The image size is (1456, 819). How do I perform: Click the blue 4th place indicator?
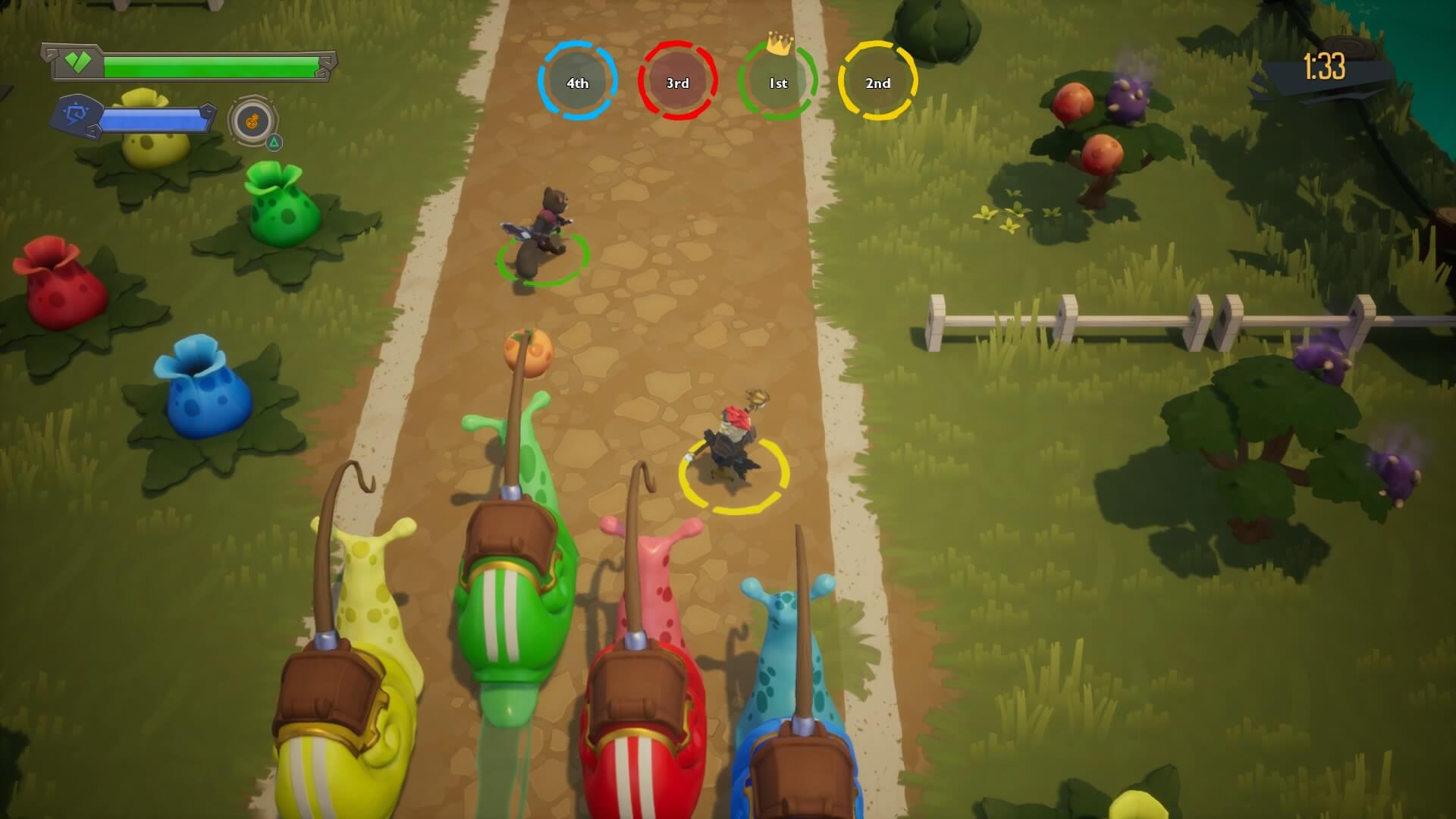pos(578,83)
